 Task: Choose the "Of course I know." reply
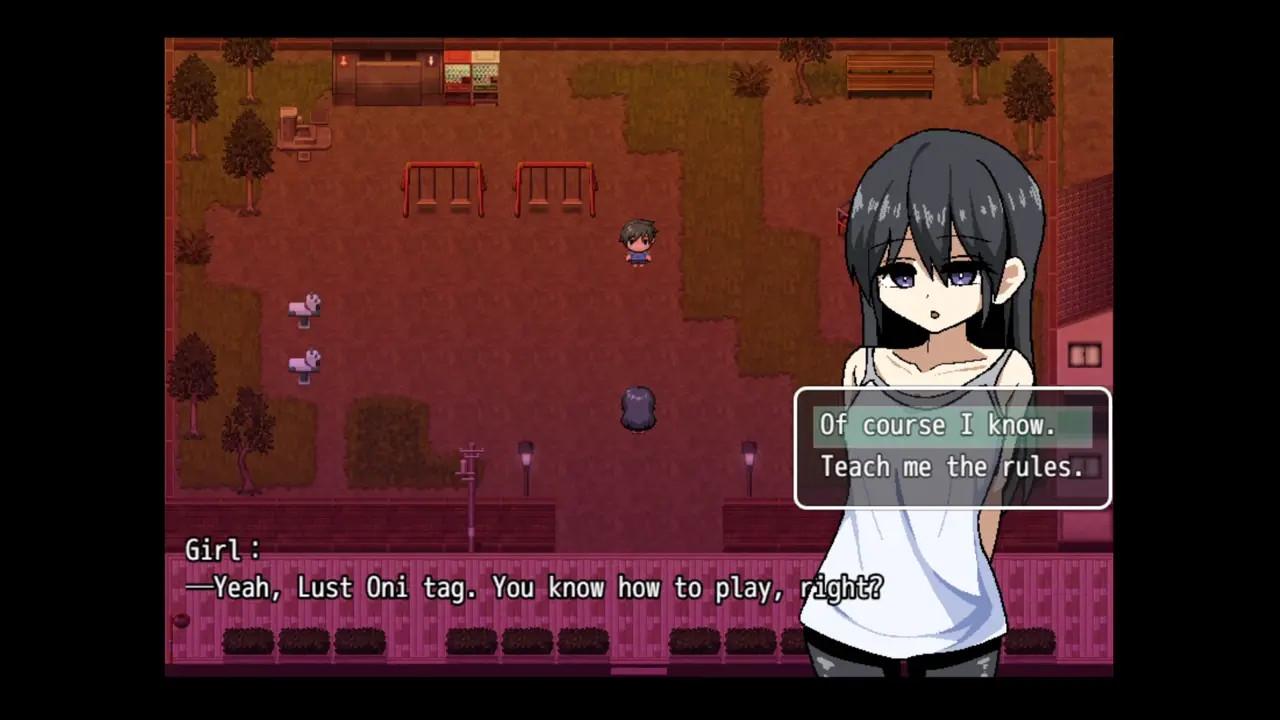click(938, 426)
